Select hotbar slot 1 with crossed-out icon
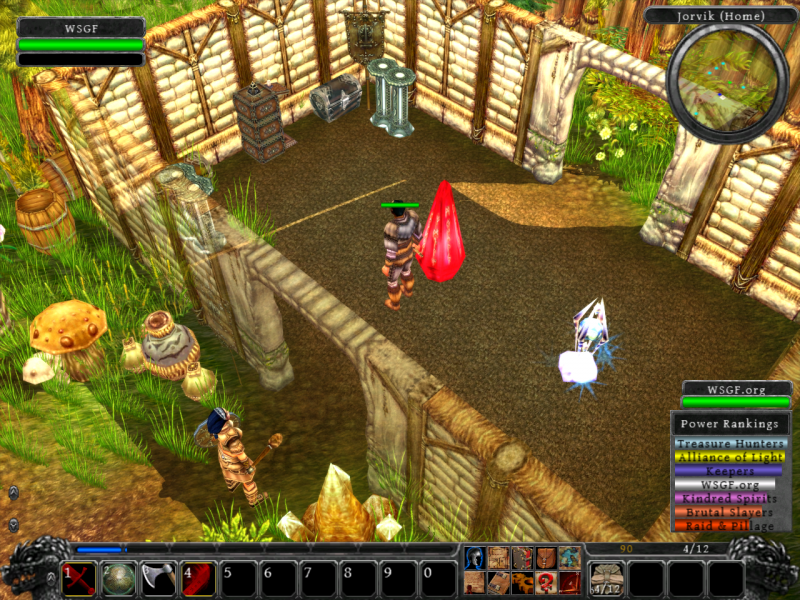 [x=79, y=579]
